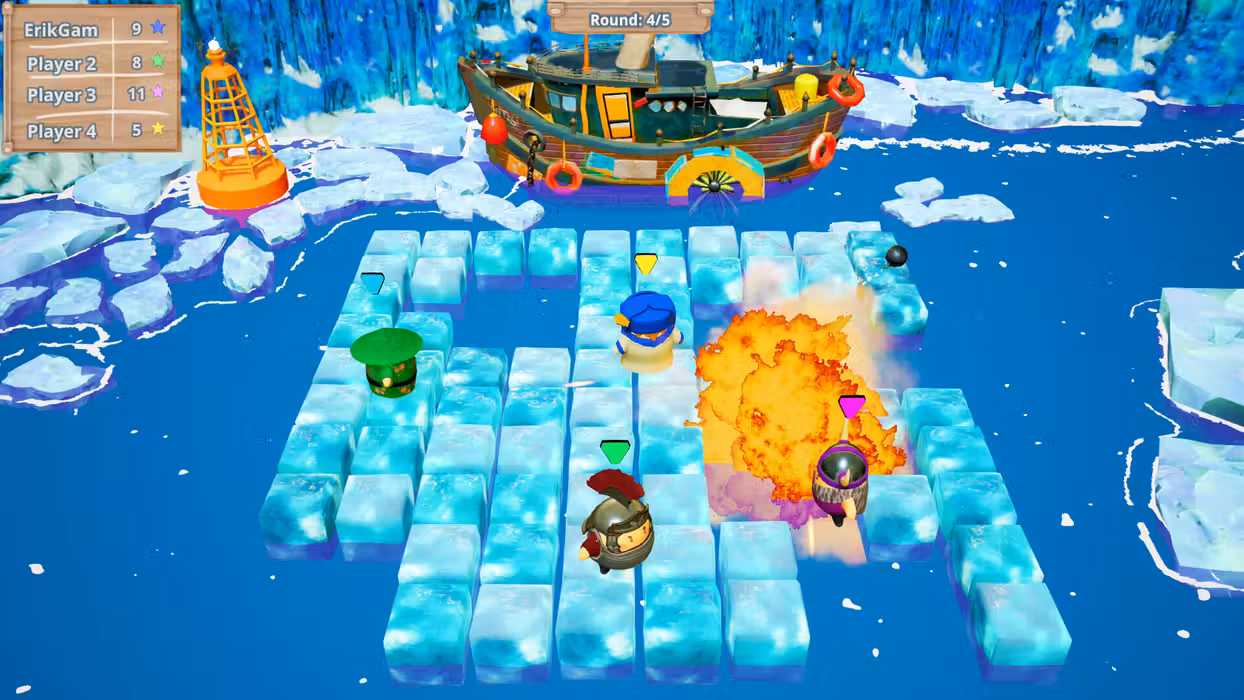Choose the Player 3 row in the scoreboard
The image size is (1244, 700).
click(92, 95)
